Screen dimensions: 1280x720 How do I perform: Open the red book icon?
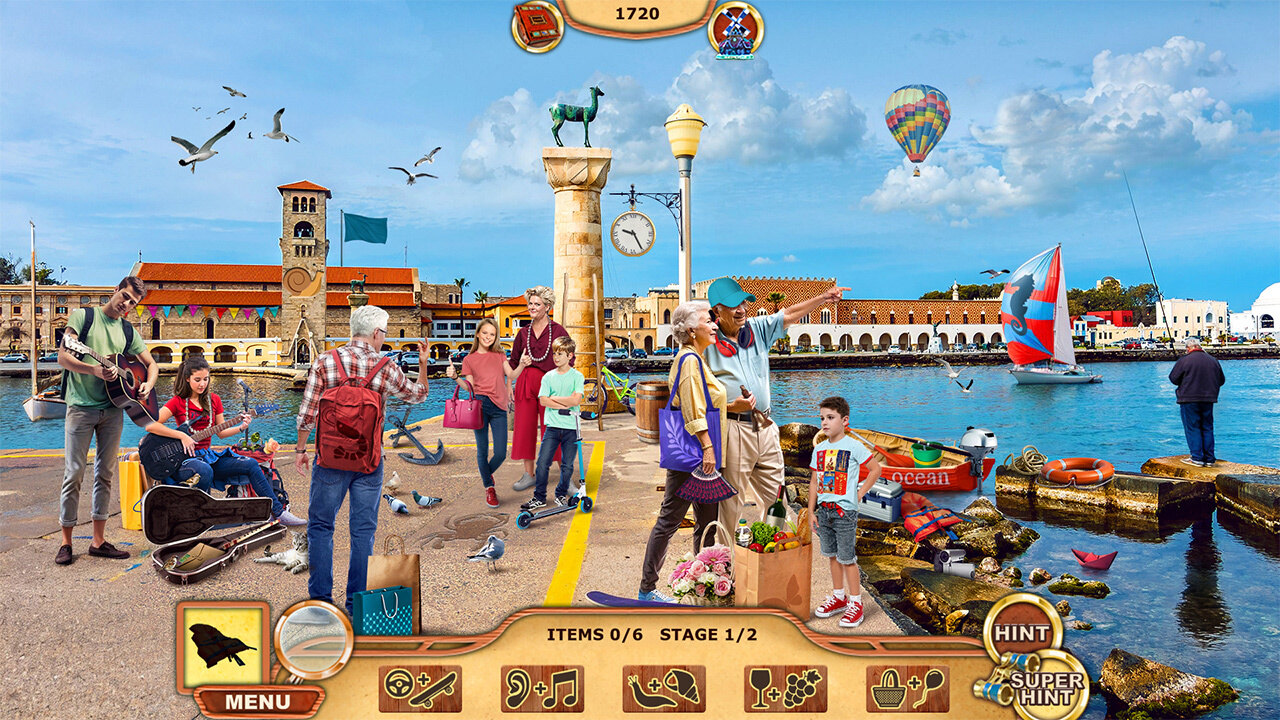point(537,26)
